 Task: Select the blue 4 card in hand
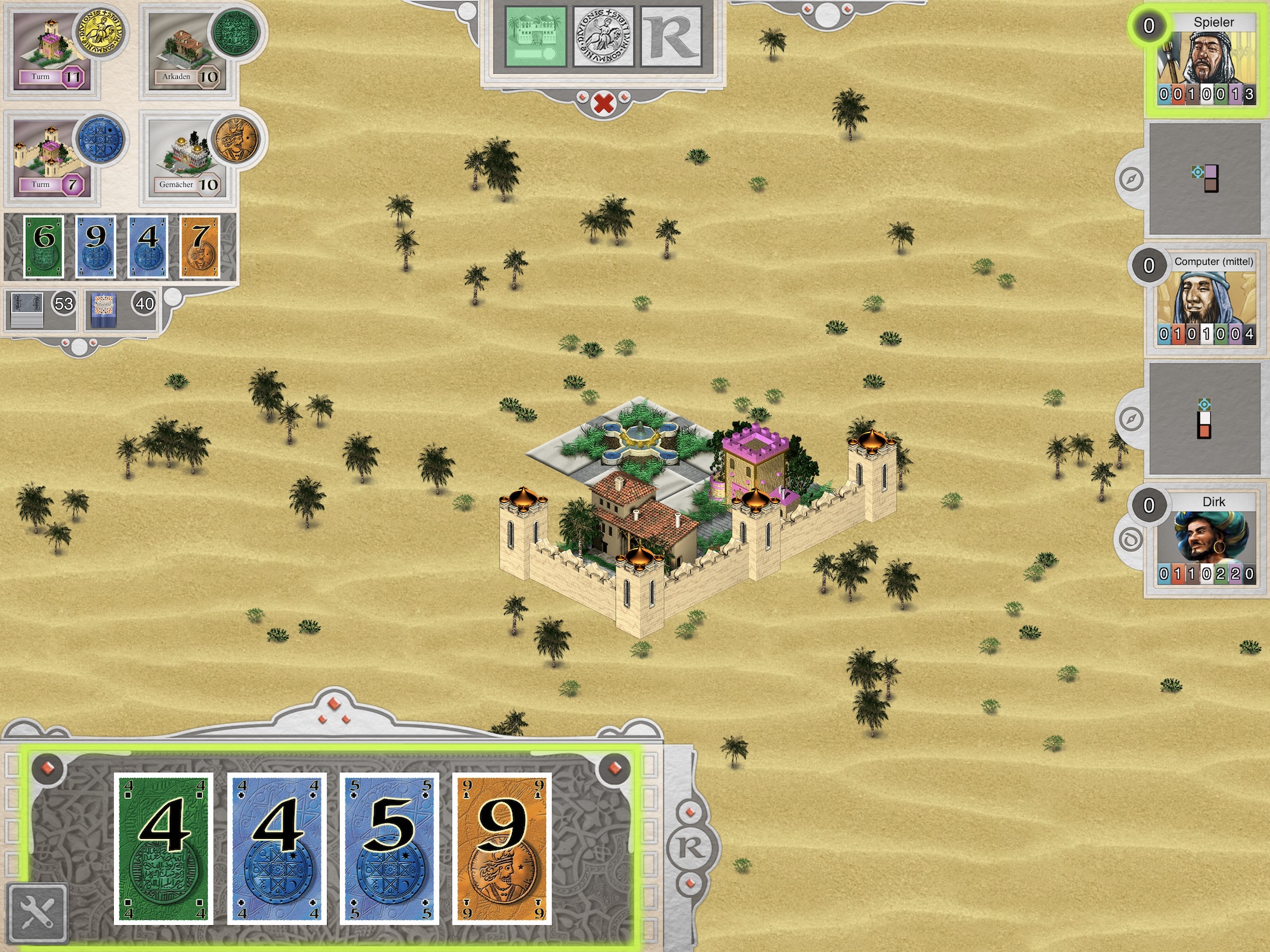point(277,848)
